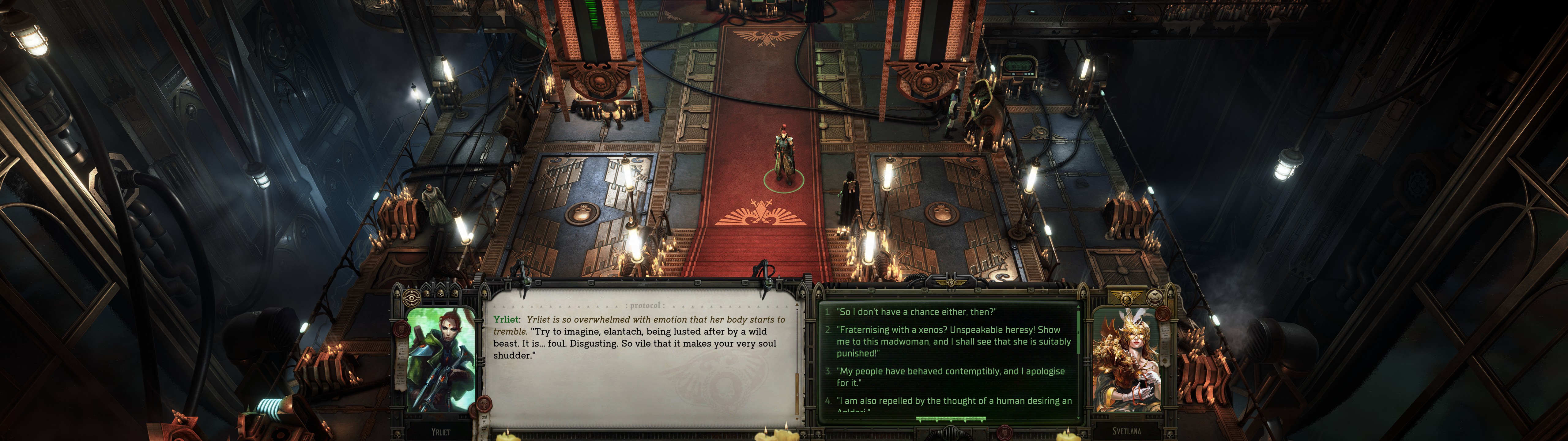Click Svetlana's character portrait
This screenshot has width=1568, height=441.
[x=1126, y=359]
